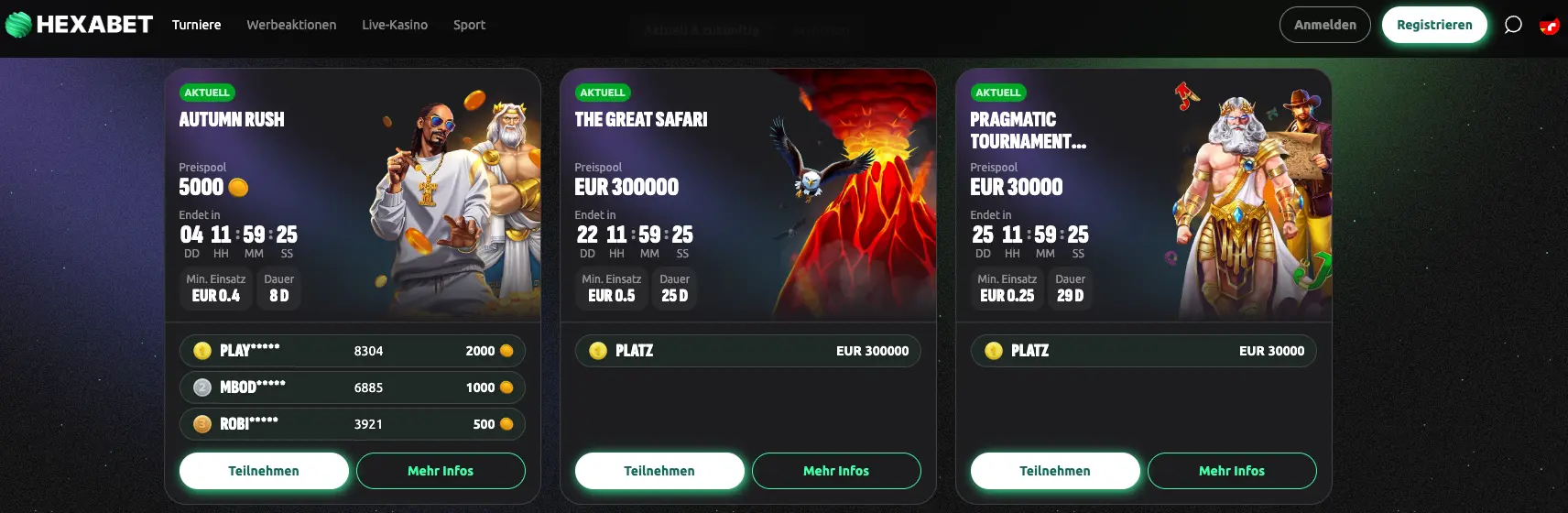Click the red icon in top-right corner
Screen dimensions: 1568x513
coord(1549,26)
